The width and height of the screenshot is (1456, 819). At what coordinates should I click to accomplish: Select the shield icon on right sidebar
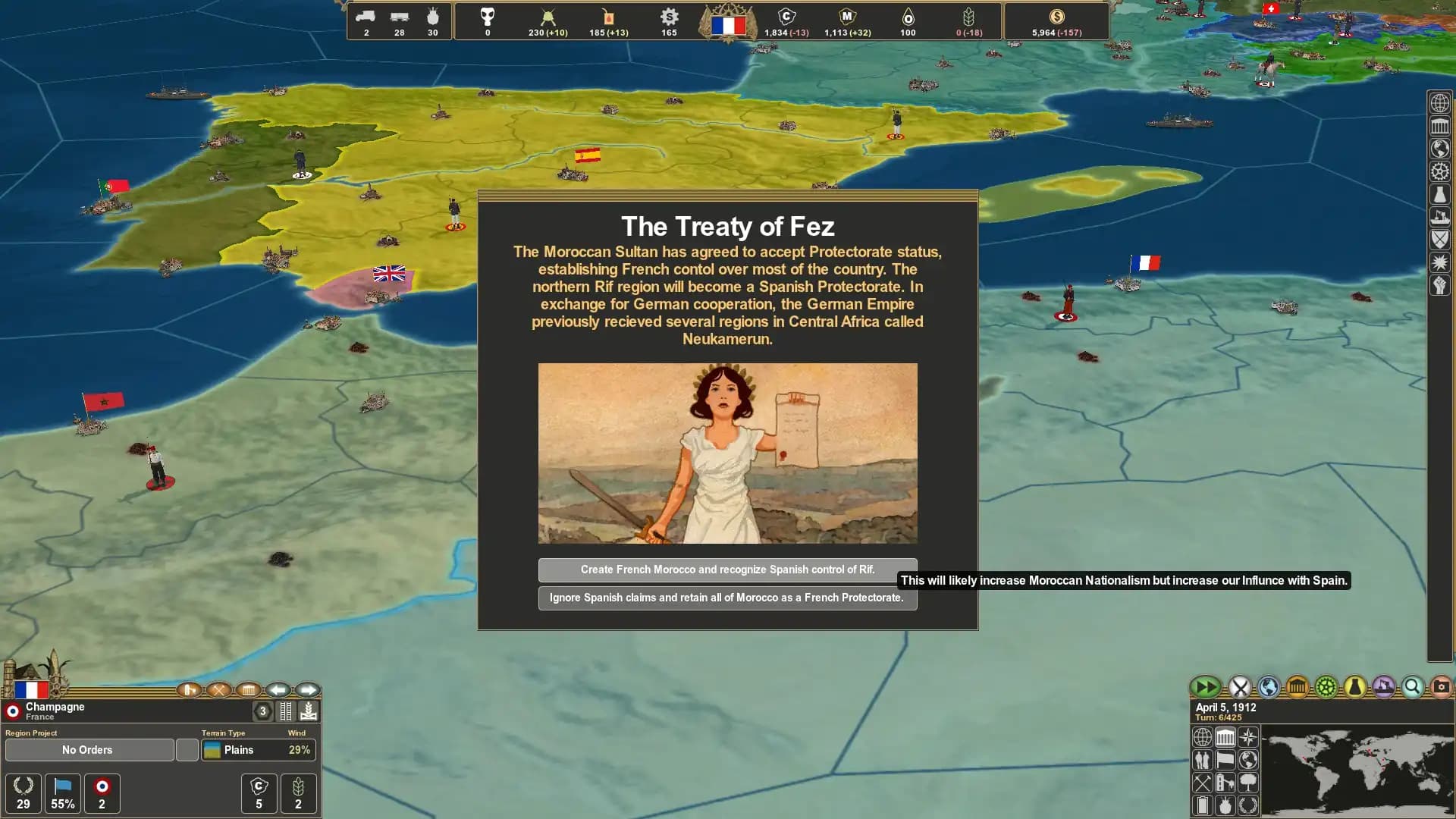point(1439,240)
